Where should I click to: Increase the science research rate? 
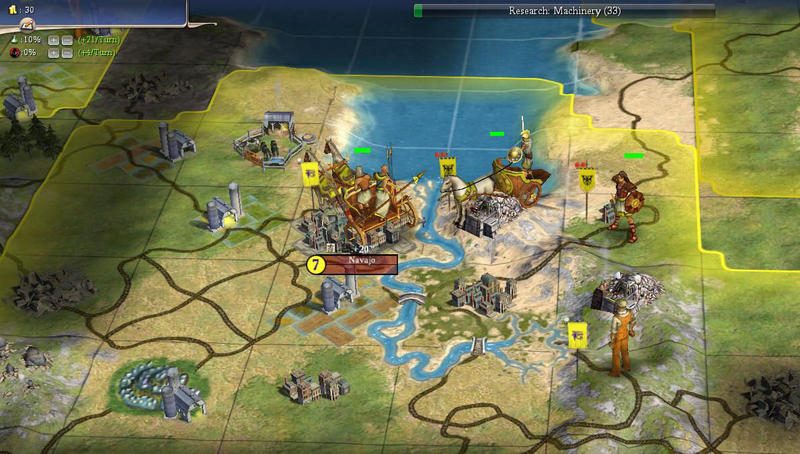pyautogui.click(x=53, y=40)
